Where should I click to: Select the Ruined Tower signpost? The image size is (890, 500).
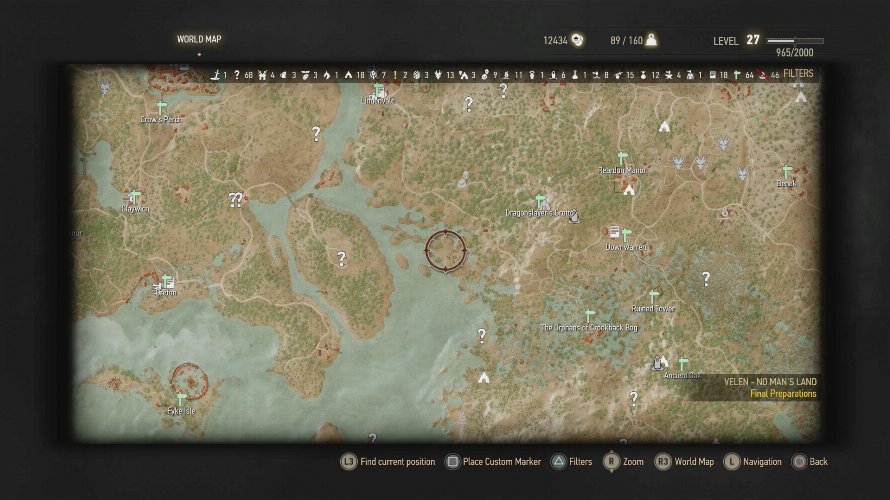click(x=654, y=297)
